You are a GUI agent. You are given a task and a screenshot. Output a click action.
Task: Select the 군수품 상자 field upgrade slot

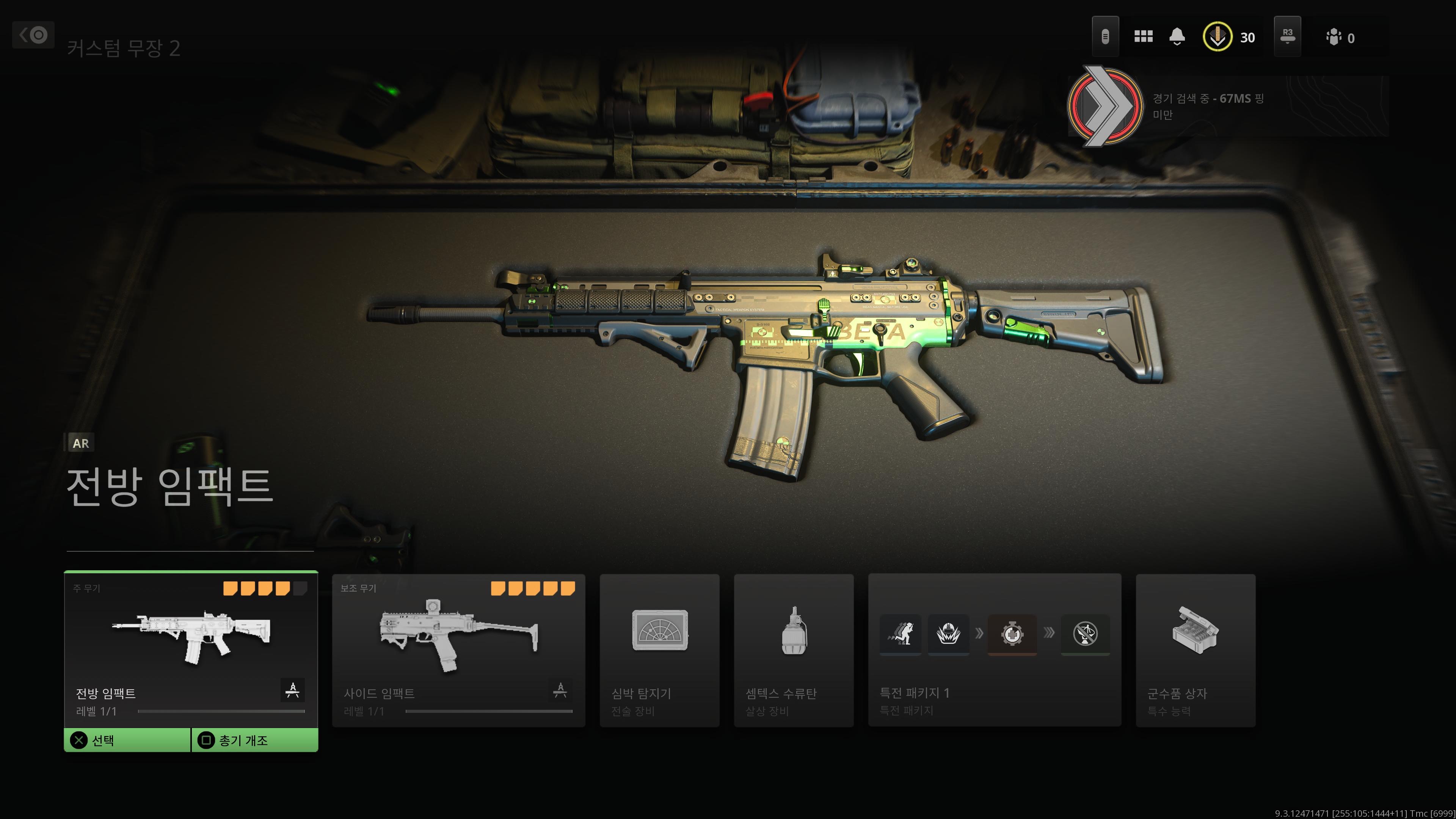click(x=1196, y=650)
